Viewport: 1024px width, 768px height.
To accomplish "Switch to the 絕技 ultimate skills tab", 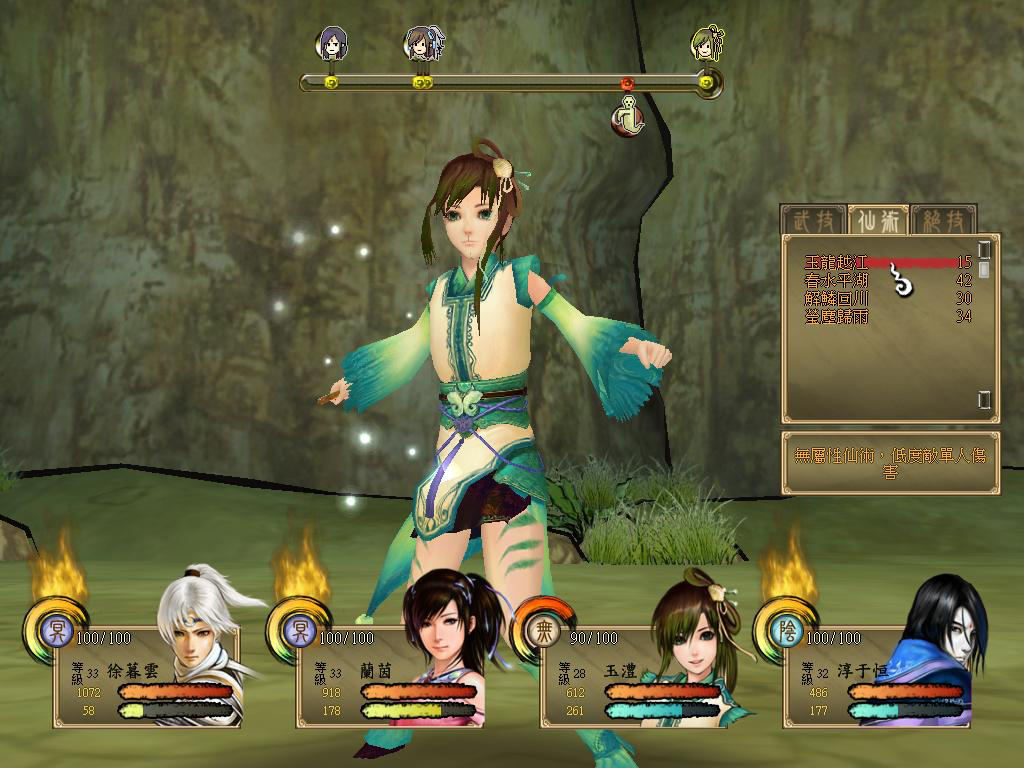I will [941, 219].
